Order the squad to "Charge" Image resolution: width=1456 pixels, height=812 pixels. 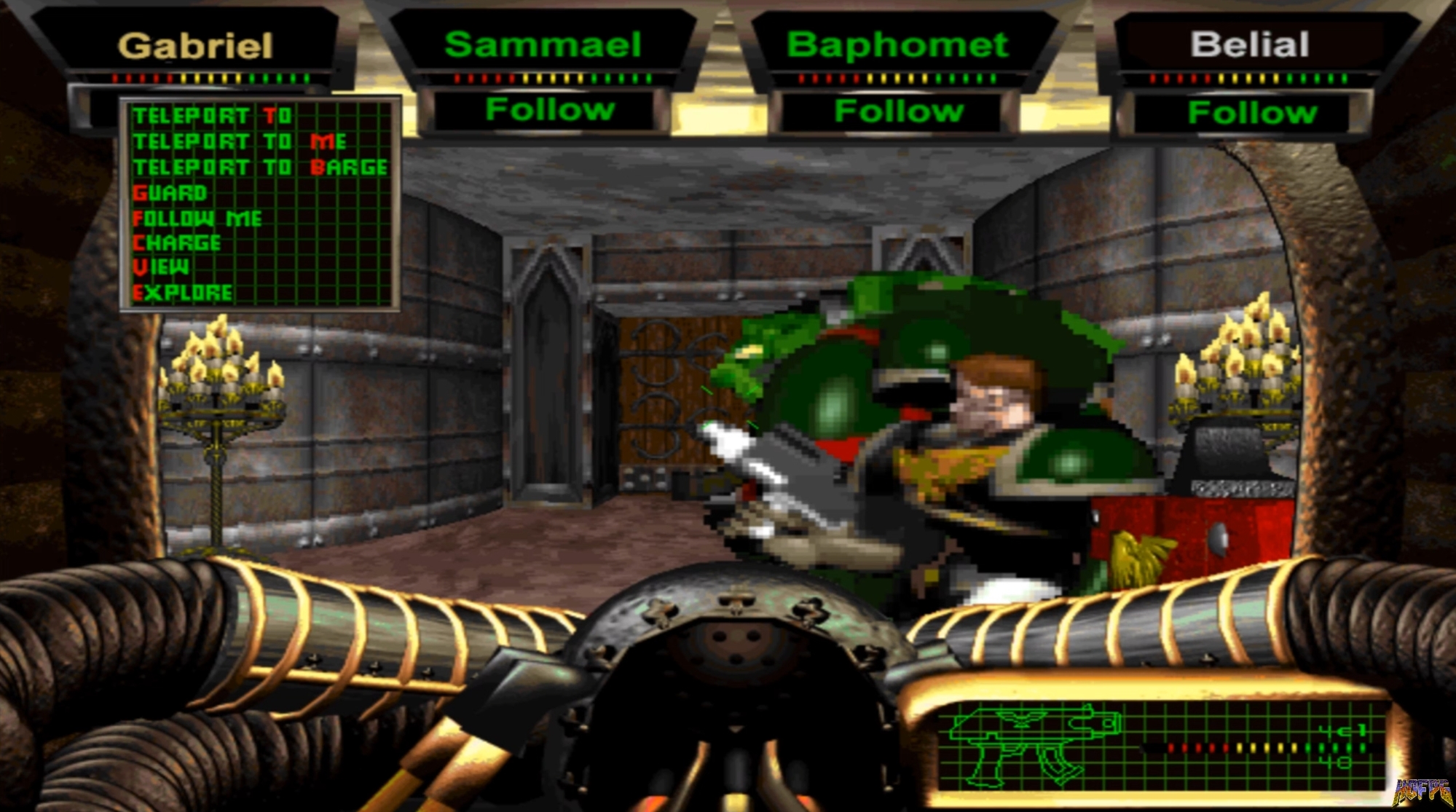tap(178, 243)
